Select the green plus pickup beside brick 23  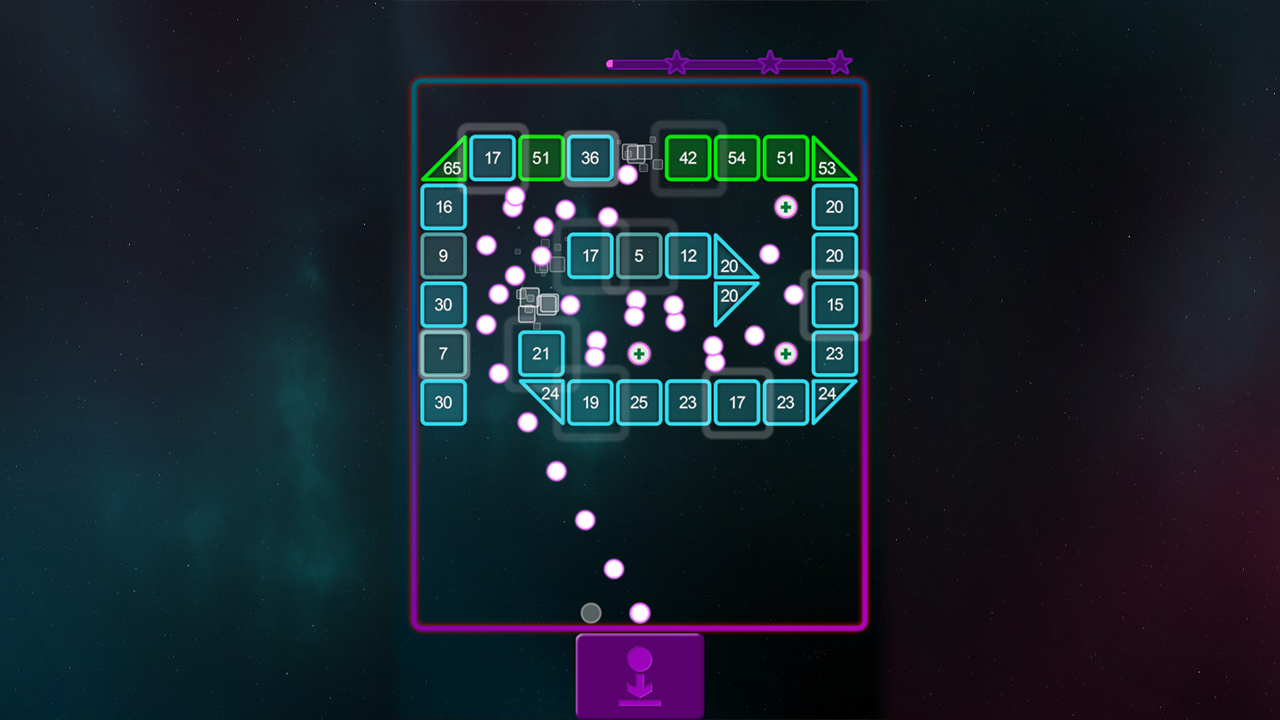click(786, 353)
